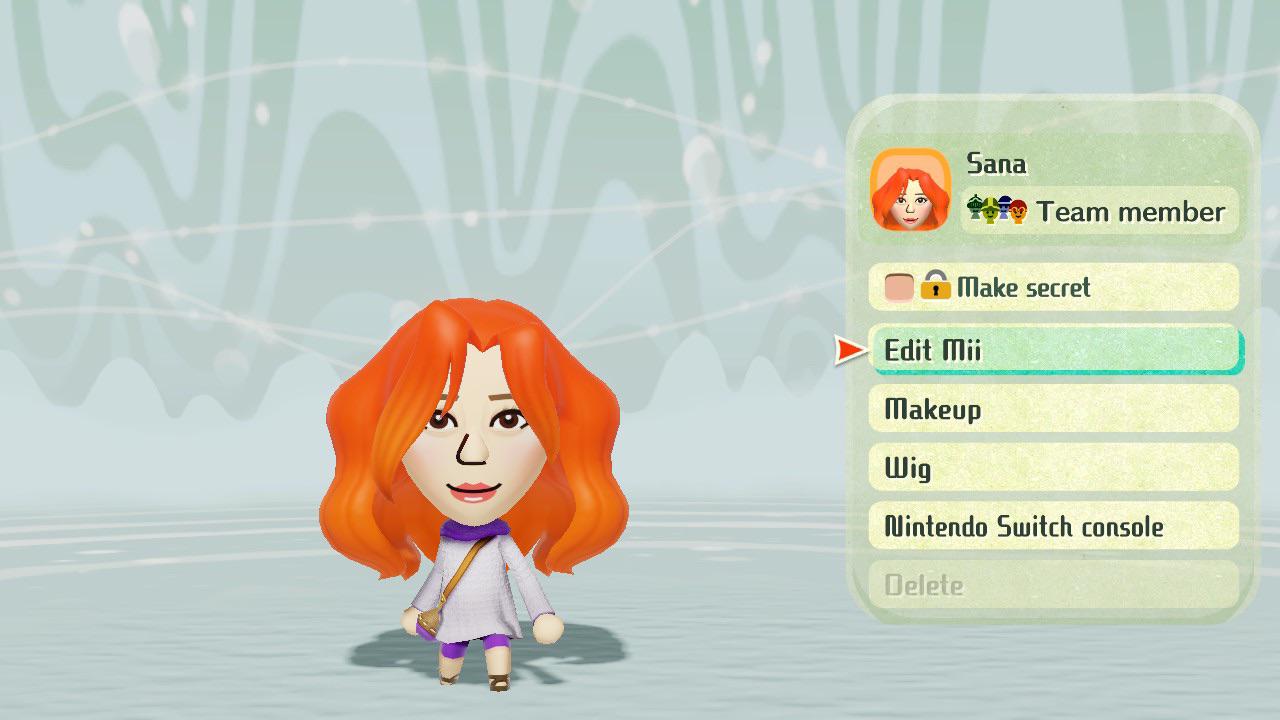Click the four Mii heads group icon

[996, 210]
